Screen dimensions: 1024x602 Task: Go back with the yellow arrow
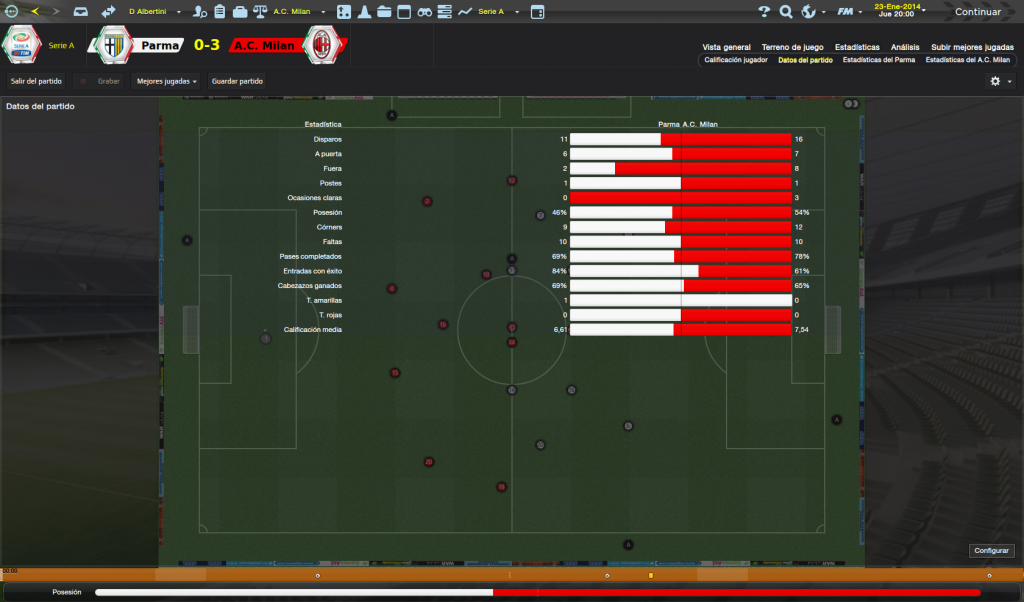[x=36, y=12]
